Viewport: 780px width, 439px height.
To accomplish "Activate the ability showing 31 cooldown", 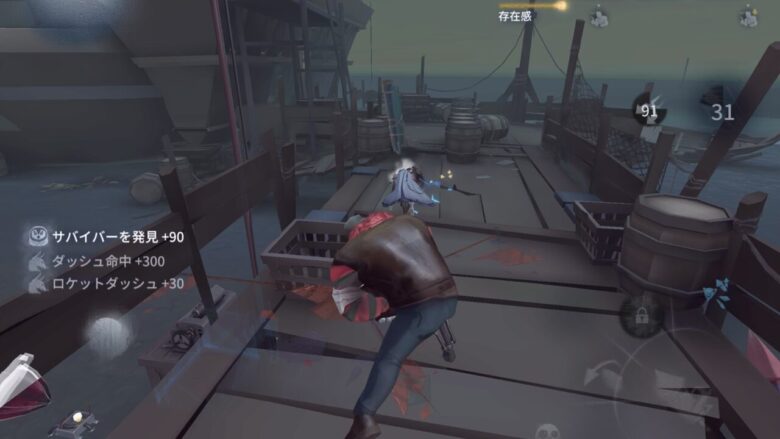I will 722,110.
